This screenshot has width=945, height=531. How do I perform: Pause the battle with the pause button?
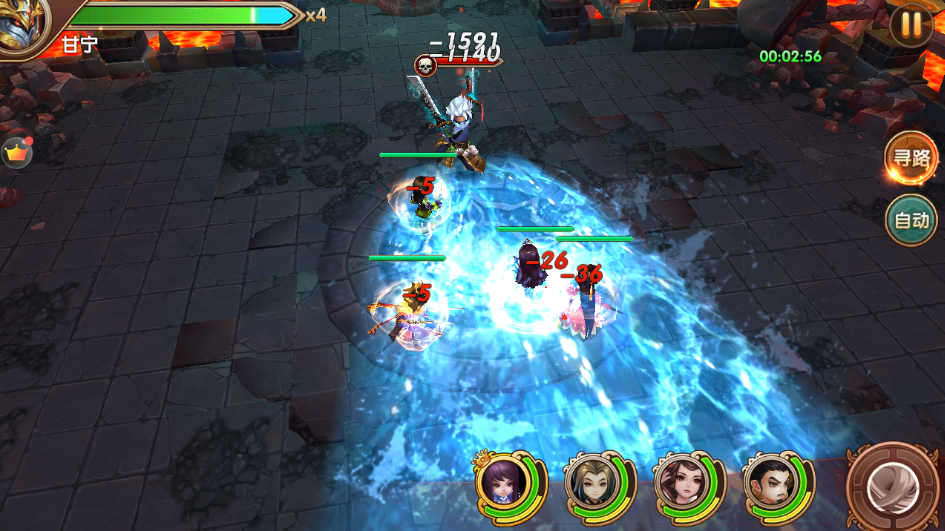click(910, 25)
